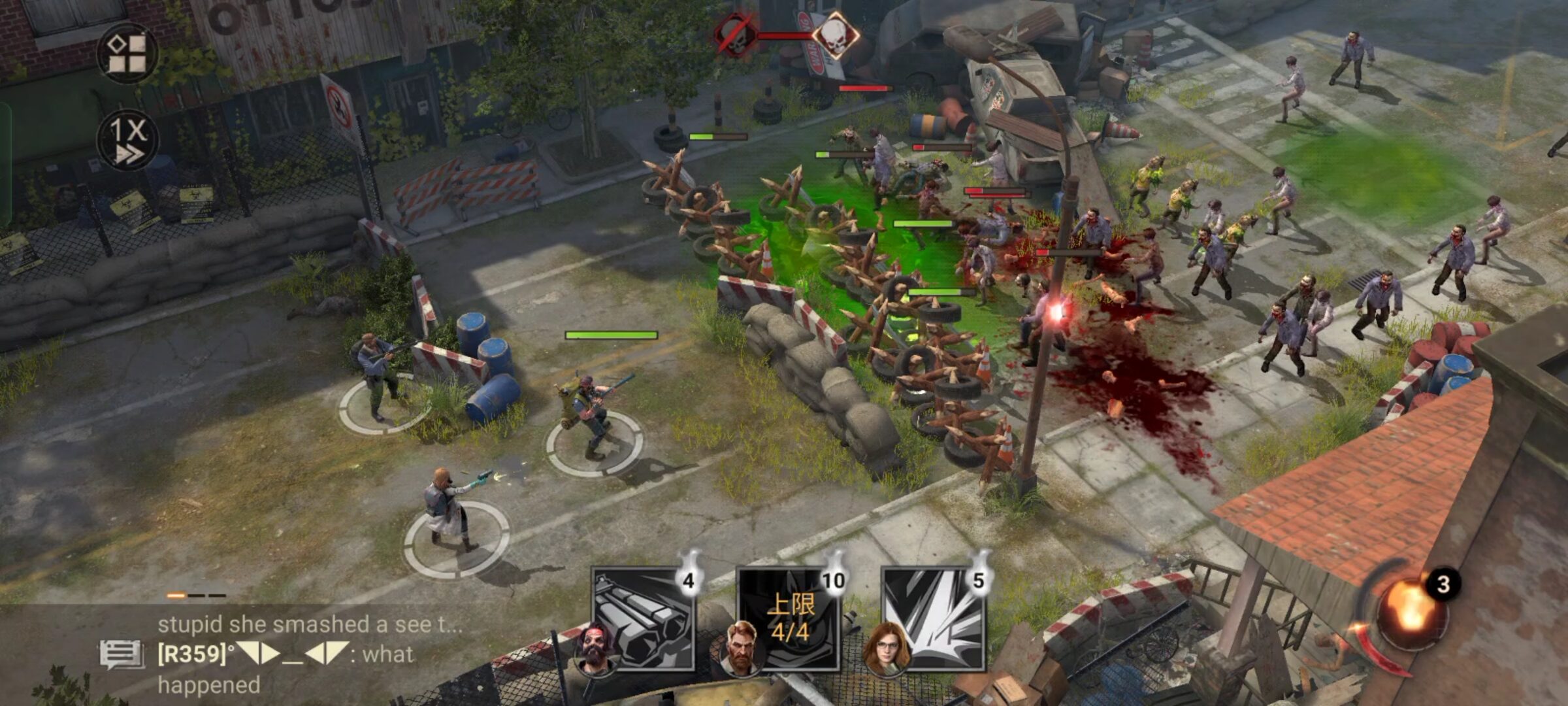Viewport: 1568px width, 706px height.
Task: Open the formation grid menu icon
Action: [x=127, y=54]
